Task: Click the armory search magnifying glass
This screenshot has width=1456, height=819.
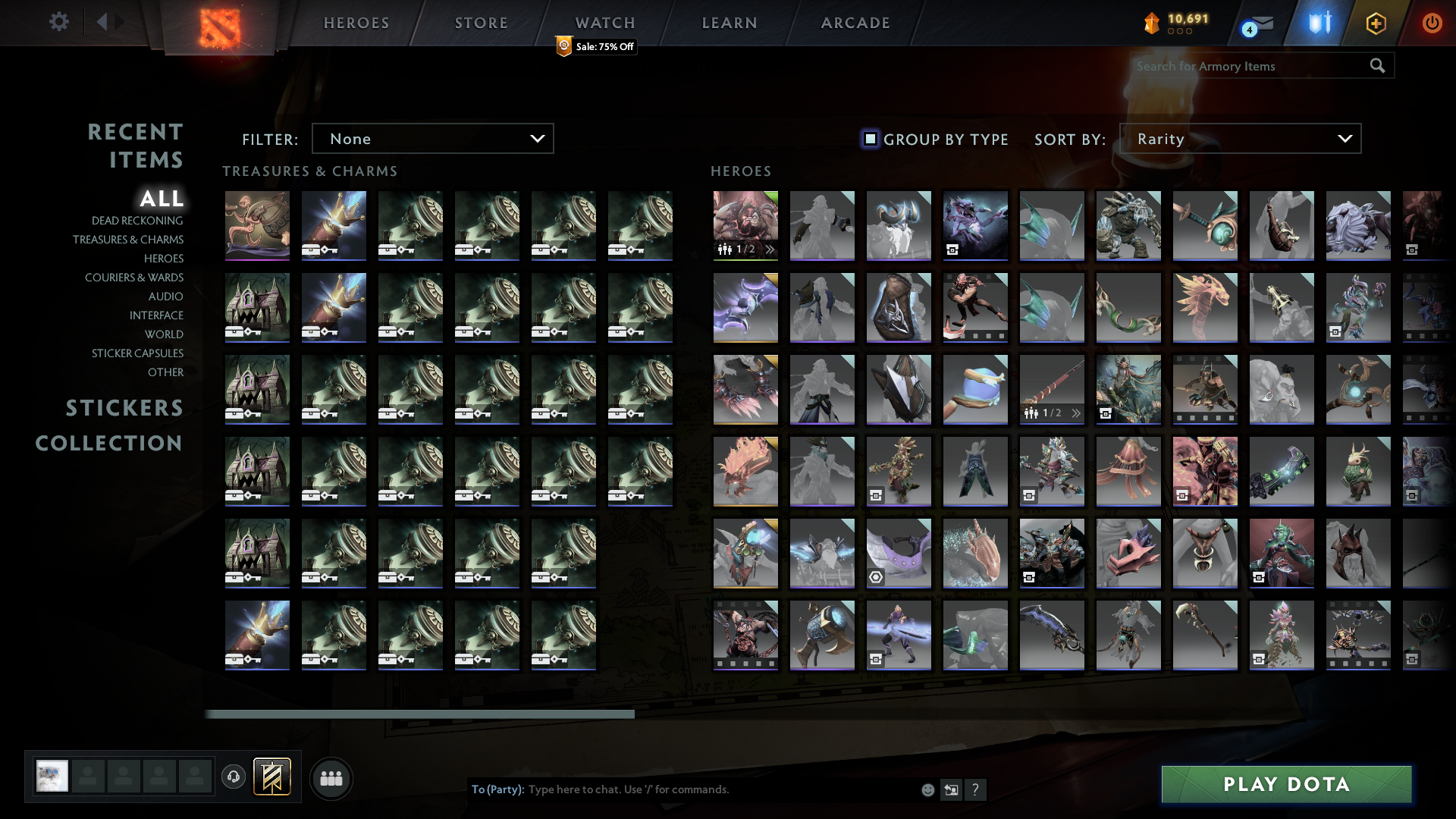Action: [x=1377, y=66]
